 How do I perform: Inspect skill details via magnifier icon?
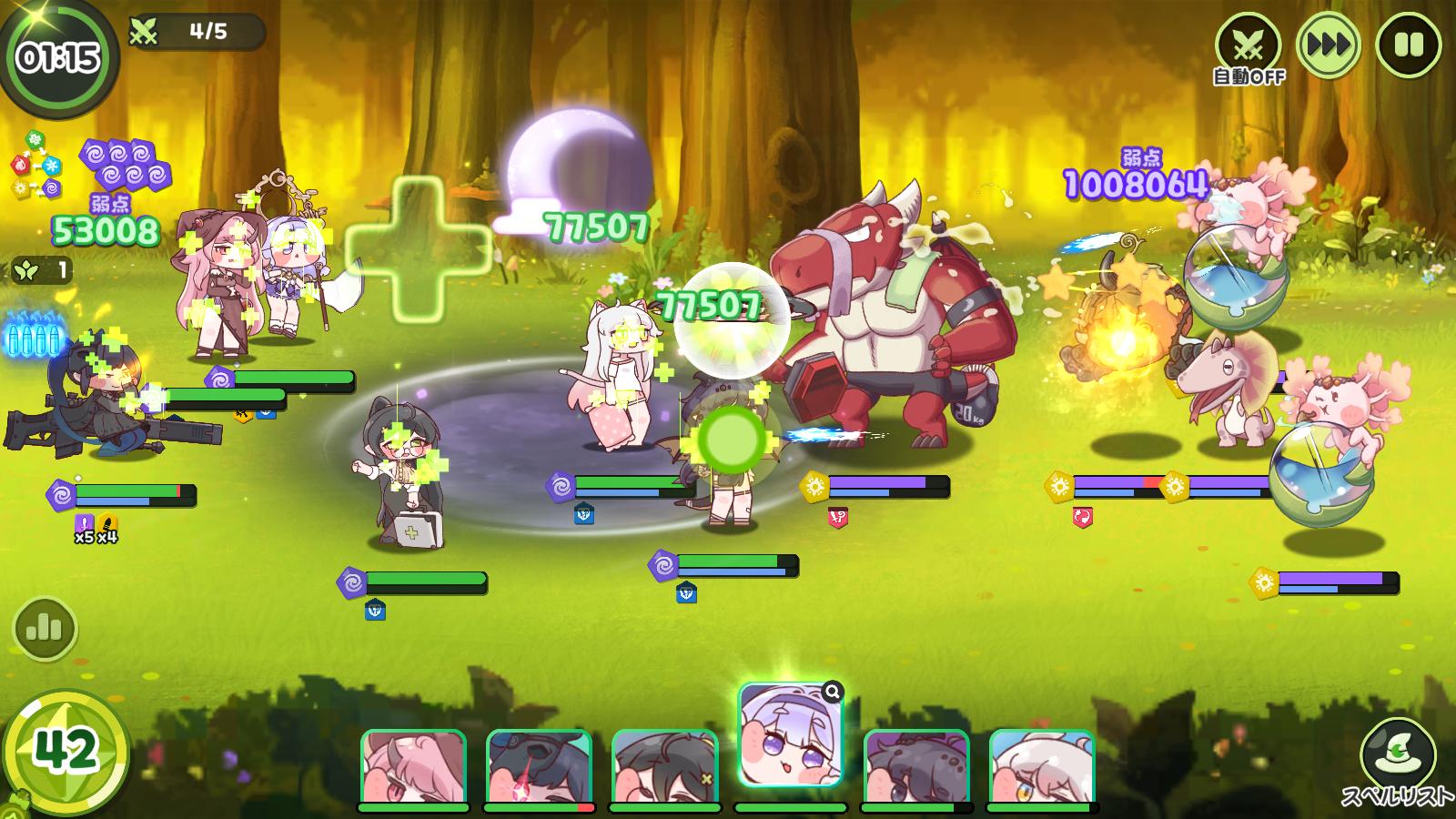click(832, 693)
